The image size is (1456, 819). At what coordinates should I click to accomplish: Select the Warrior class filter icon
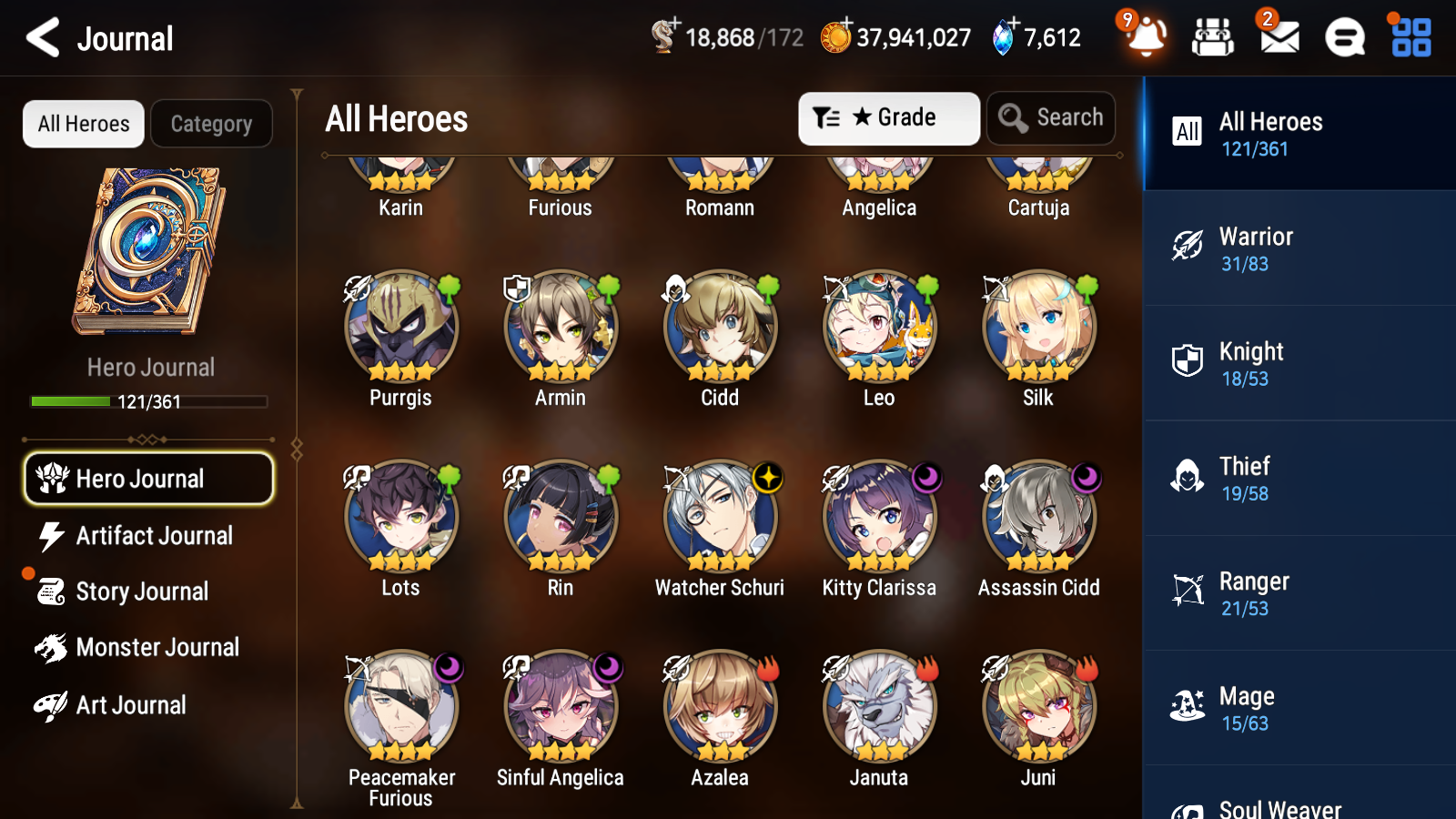pos(1186,248)
